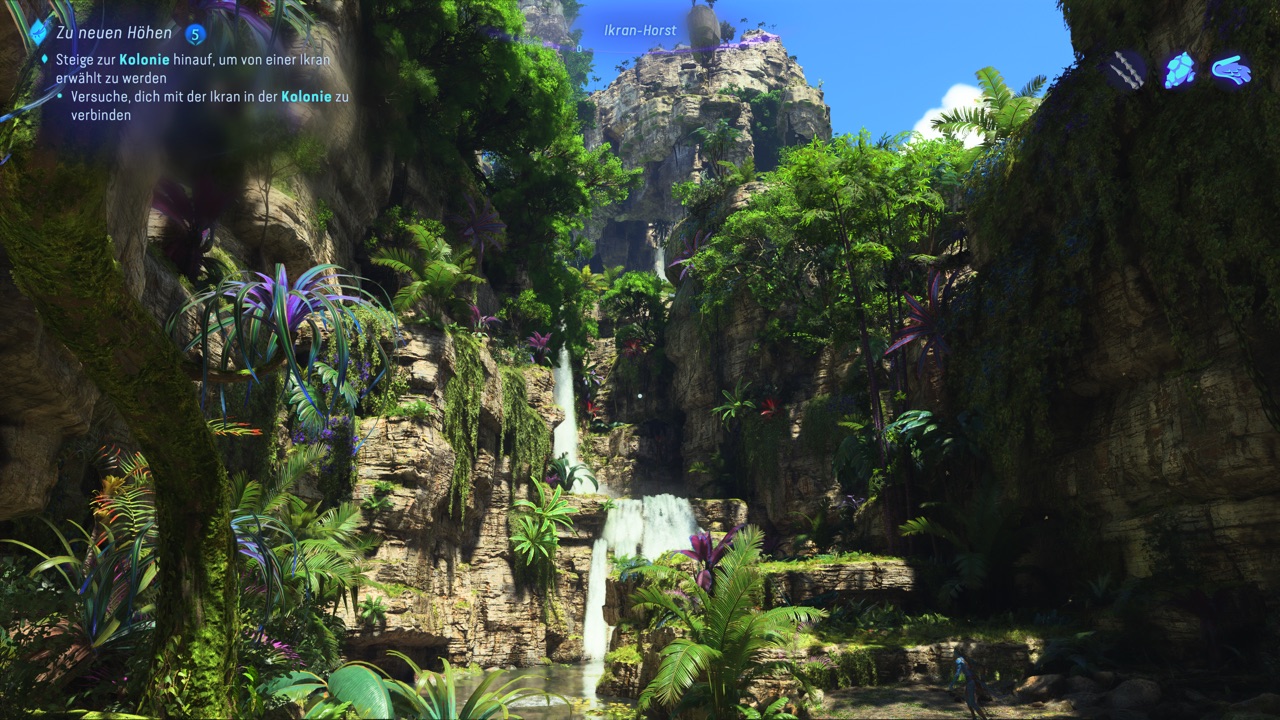Click the bullet point before 'Versuche, dich'
This screenshot has height=720, width=1280.
tap(58, 95)
